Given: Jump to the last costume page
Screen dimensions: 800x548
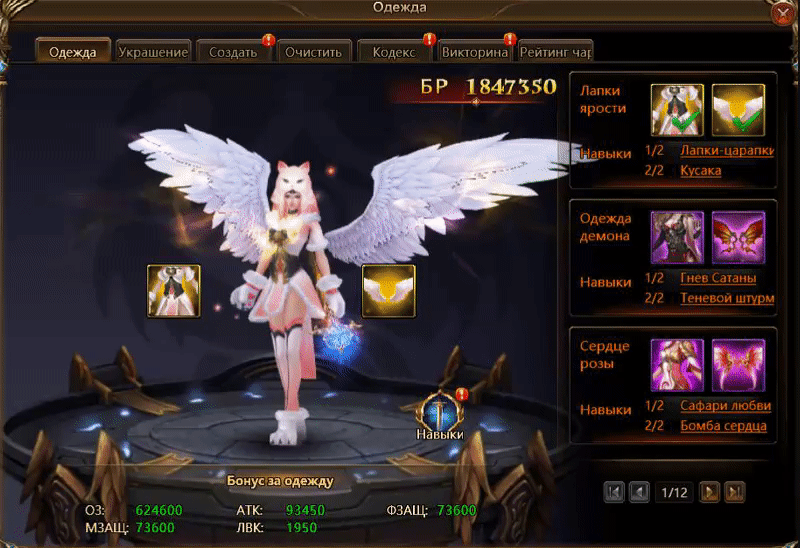Looking at the screenshot, I should click(x=735, y=492).
